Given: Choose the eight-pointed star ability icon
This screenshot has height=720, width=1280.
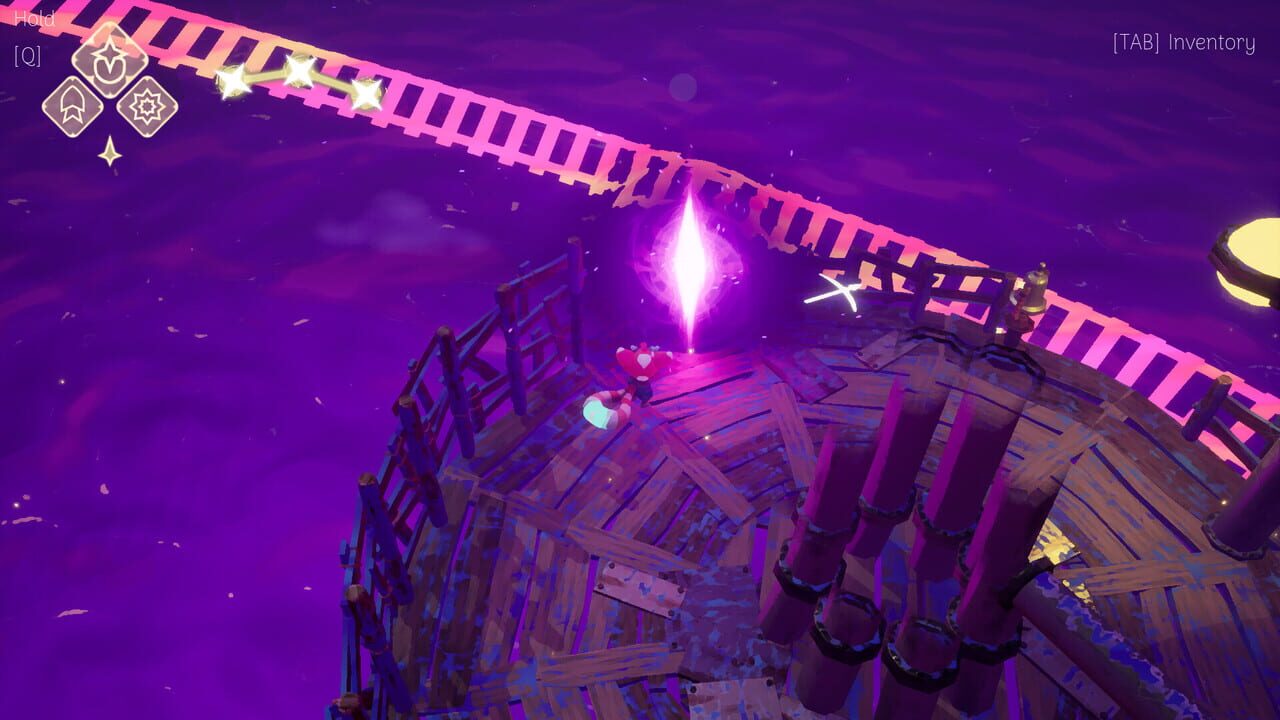Looking at the screenshot, I should click(x=150, y=108).
